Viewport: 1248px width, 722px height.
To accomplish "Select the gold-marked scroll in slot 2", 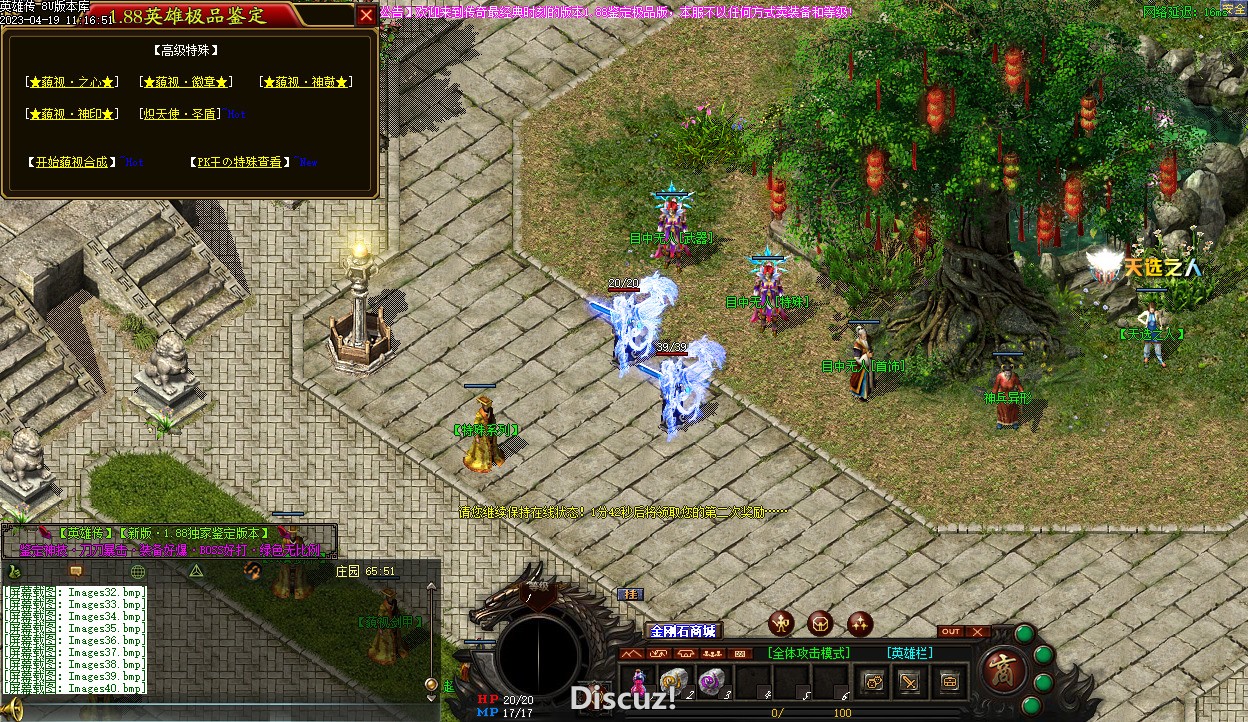I will click(x=674, y=681).
